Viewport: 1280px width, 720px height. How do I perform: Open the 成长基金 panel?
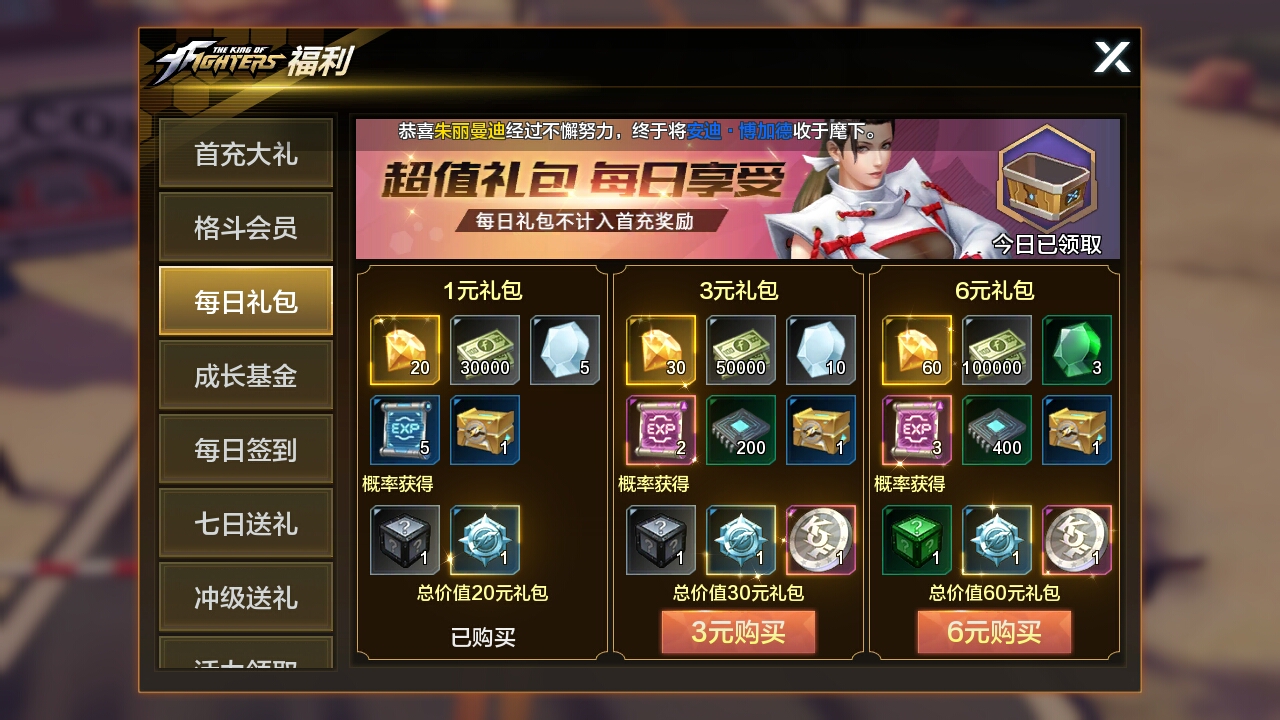click(x=245, y=375)
